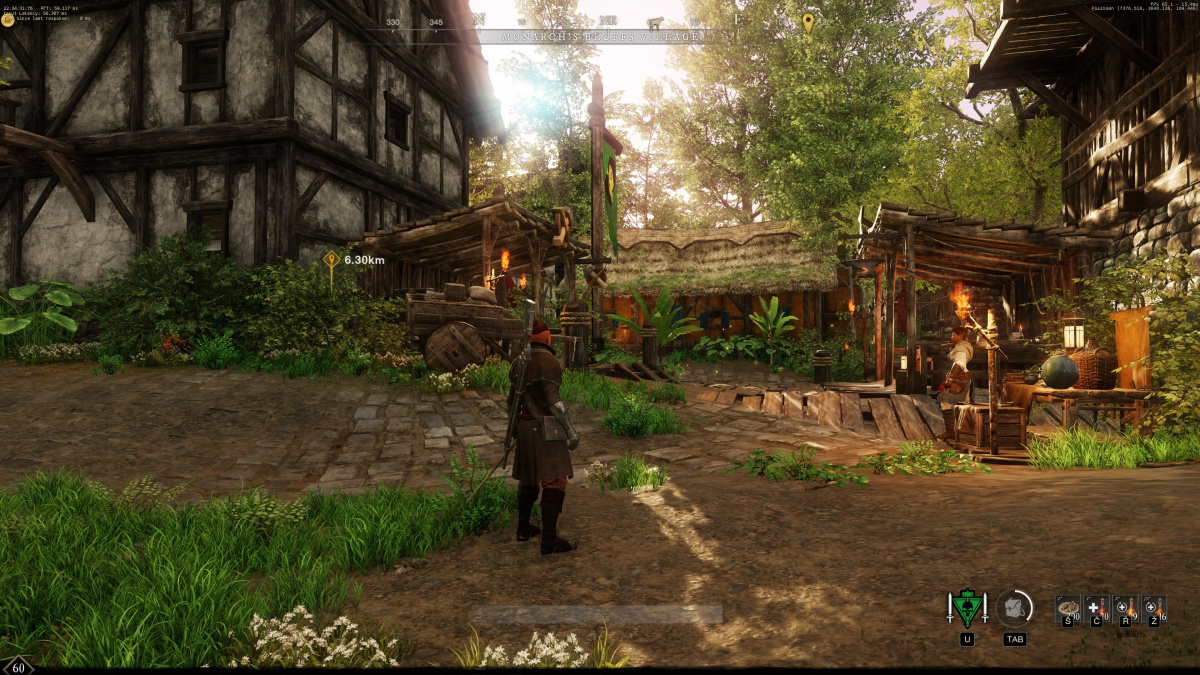1200x675 pixels.
Task: Click the yellow pin on the compass
Action: pos(808,21)
